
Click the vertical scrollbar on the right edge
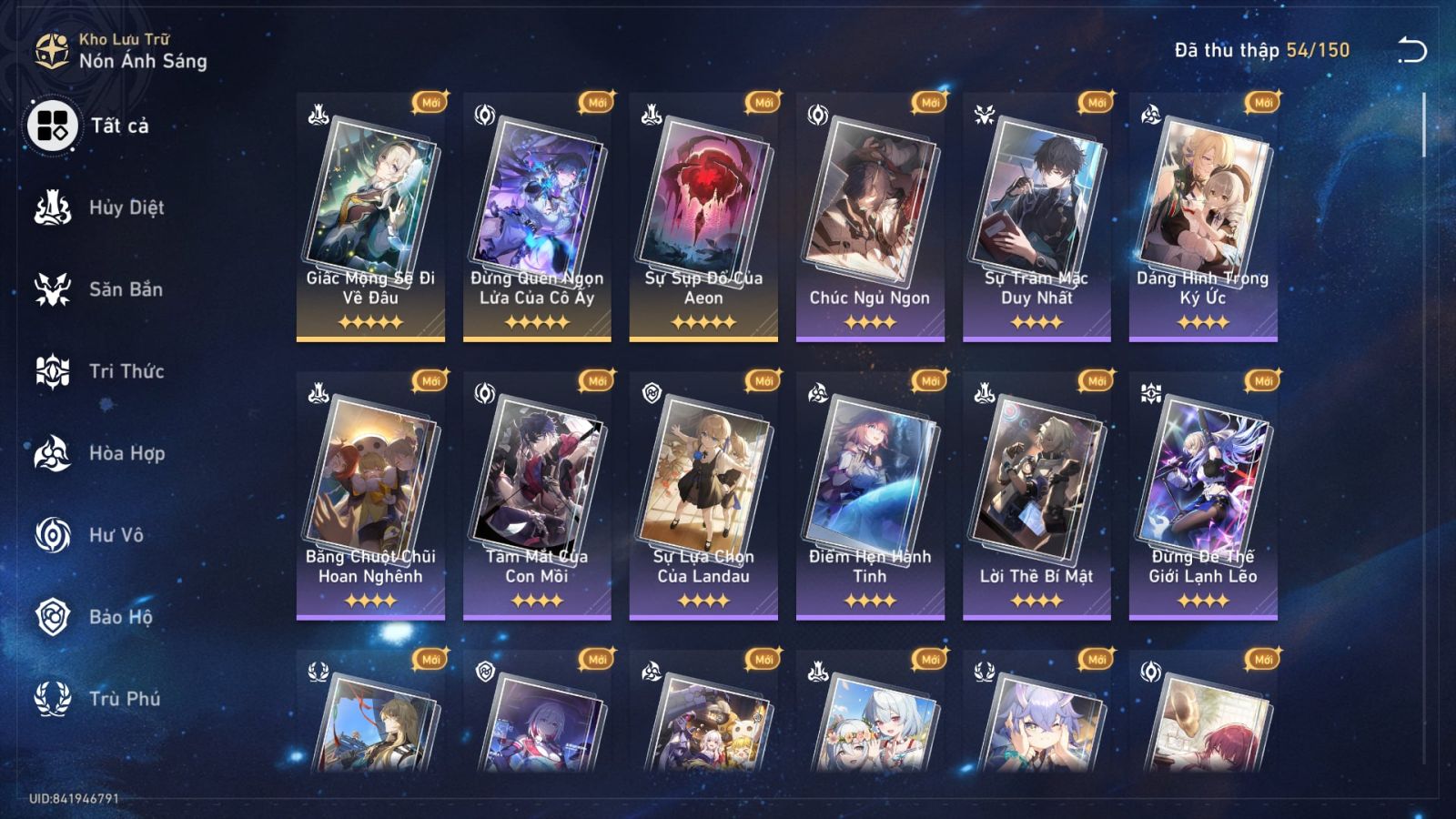(x=1424, y=123)
